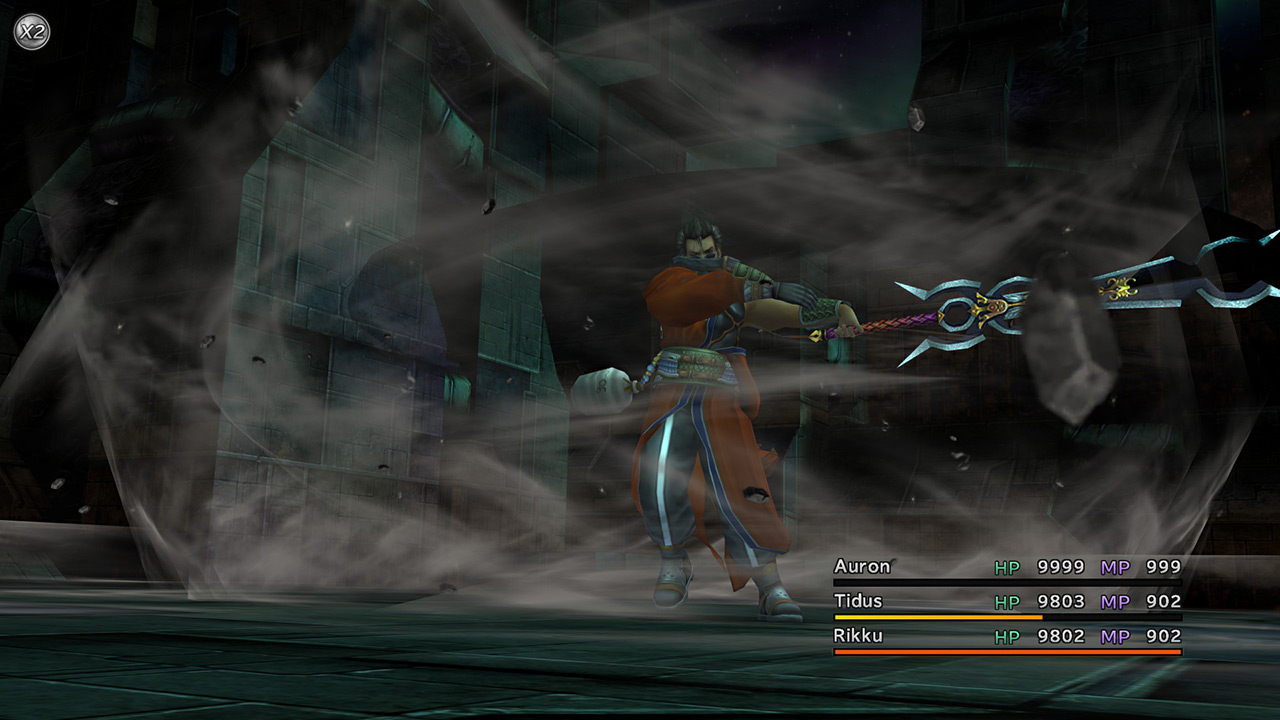Click the X2 speed boost icon

pyautogui.click(x=31, y=31)
